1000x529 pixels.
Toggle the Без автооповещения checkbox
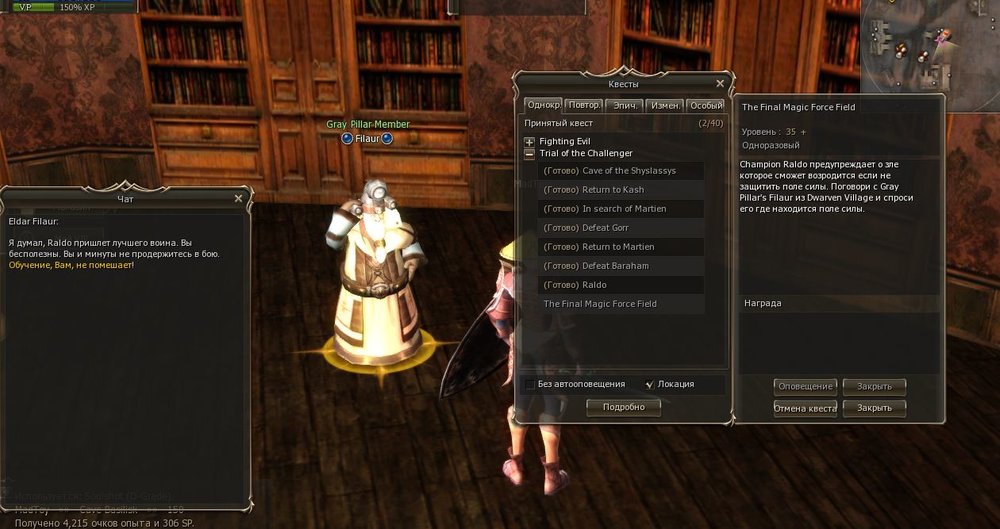pos(529,384)
